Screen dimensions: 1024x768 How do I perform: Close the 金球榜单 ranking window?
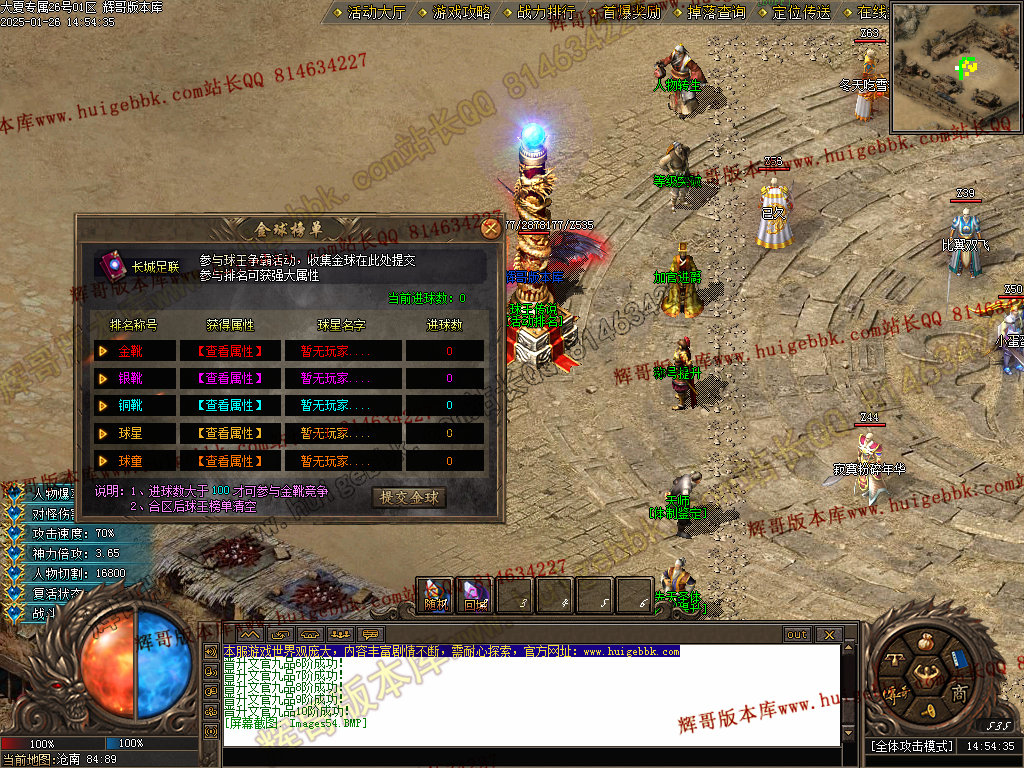click(x=490, y=228)
